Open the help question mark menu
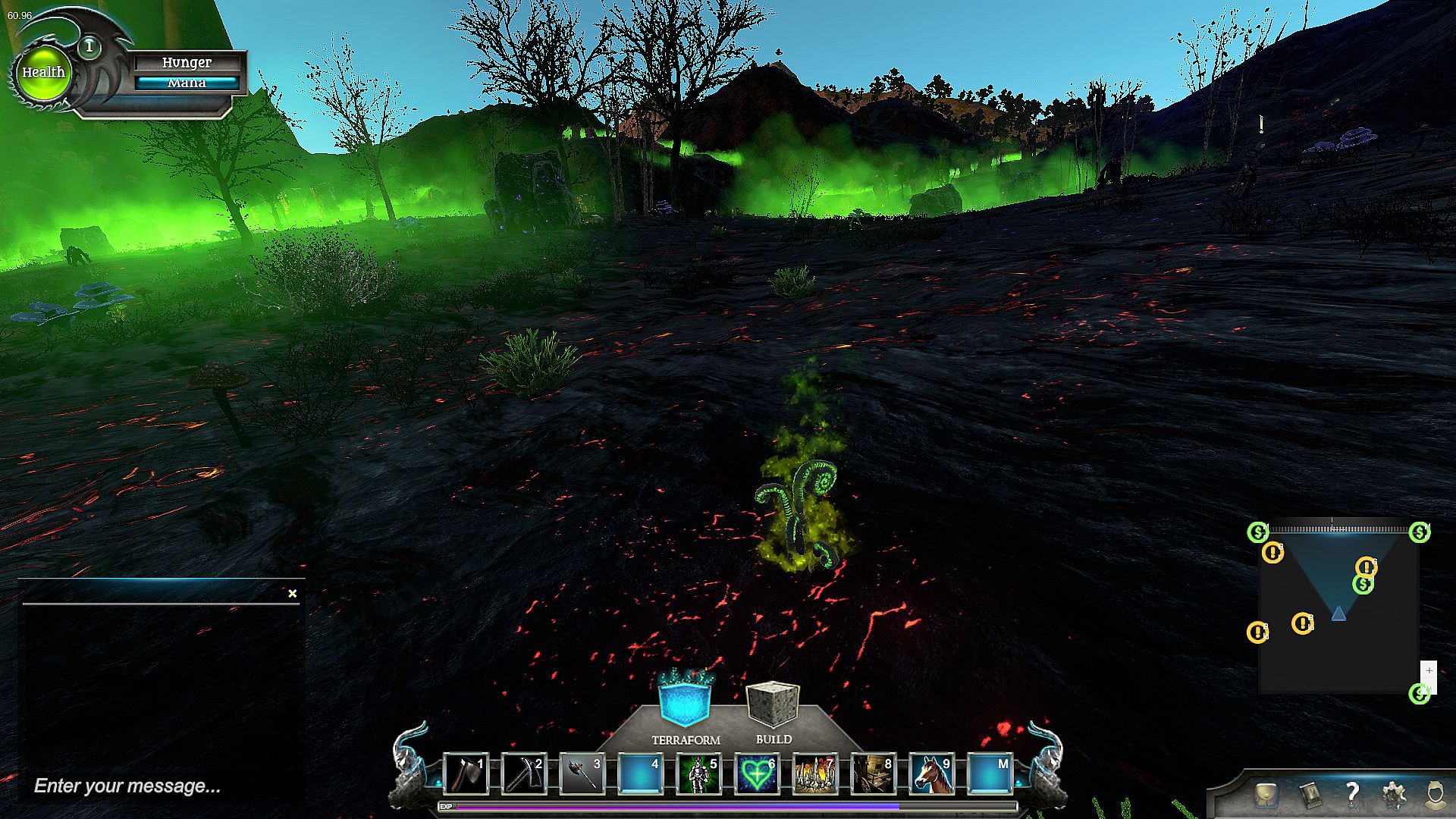Screen dimensions: 1456x819 click(1352, 794)
